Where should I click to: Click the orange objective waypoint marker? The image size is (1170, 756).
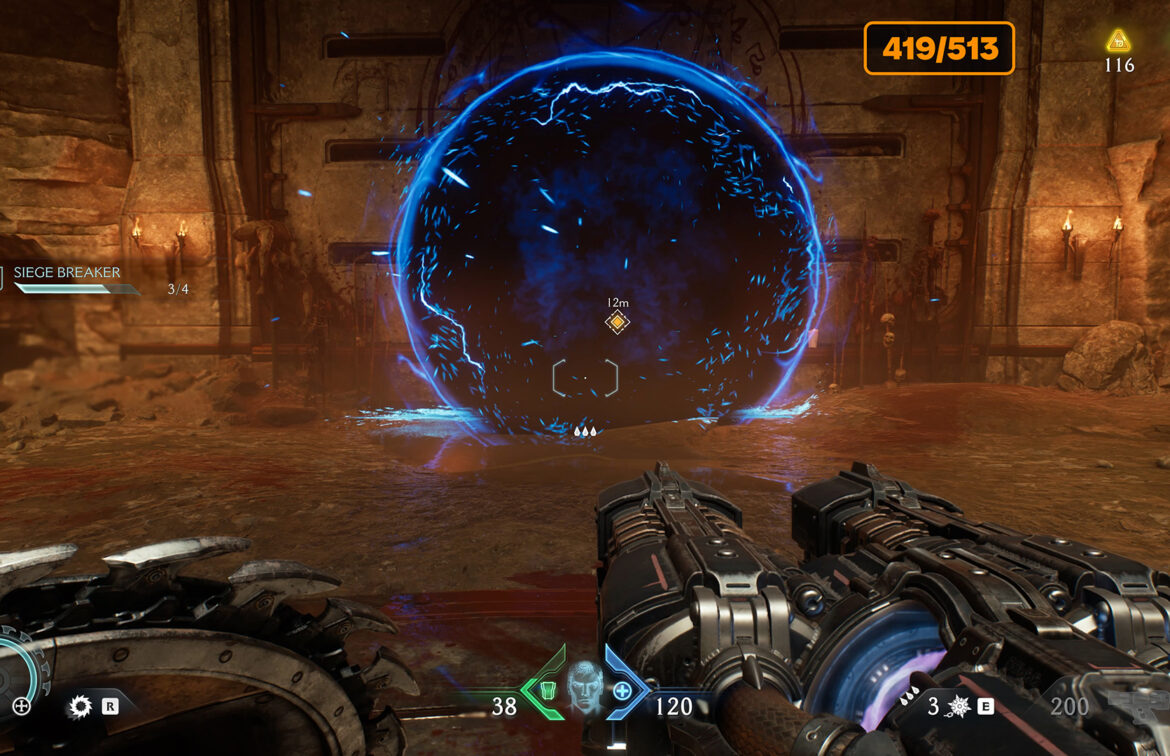point(618,322)
